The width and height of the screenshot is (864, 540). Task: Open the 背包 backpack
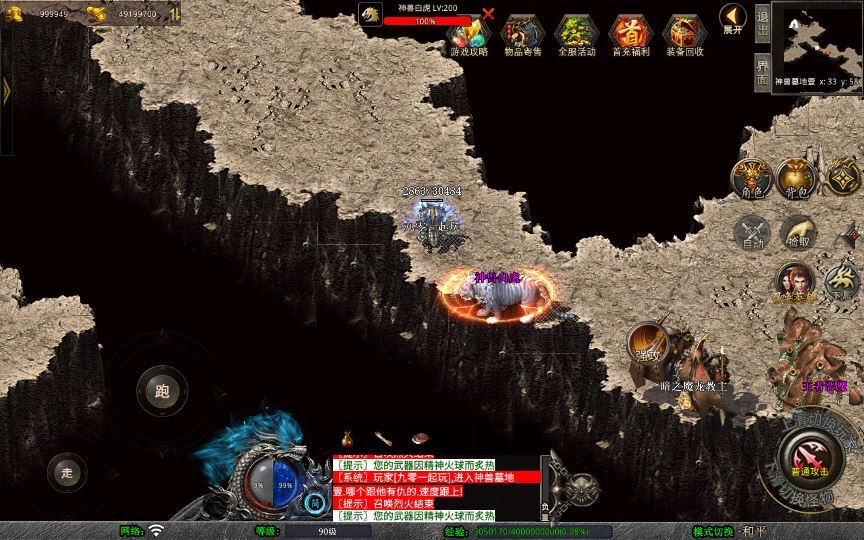(798, 178)
